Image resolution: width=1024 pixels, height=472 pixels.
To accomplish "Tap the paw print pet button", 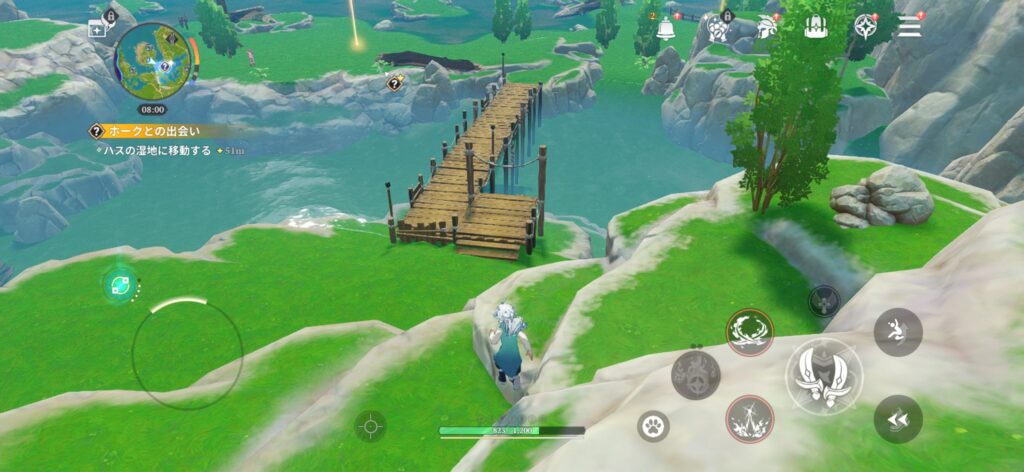I will click(x=653, y=426).
